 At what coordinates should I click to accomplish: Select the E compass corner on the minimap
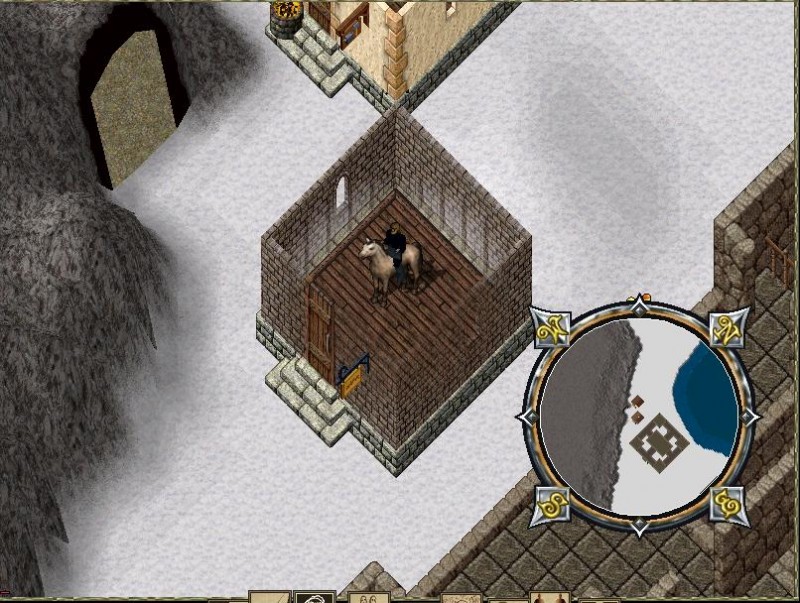click(x=728, y=504)
